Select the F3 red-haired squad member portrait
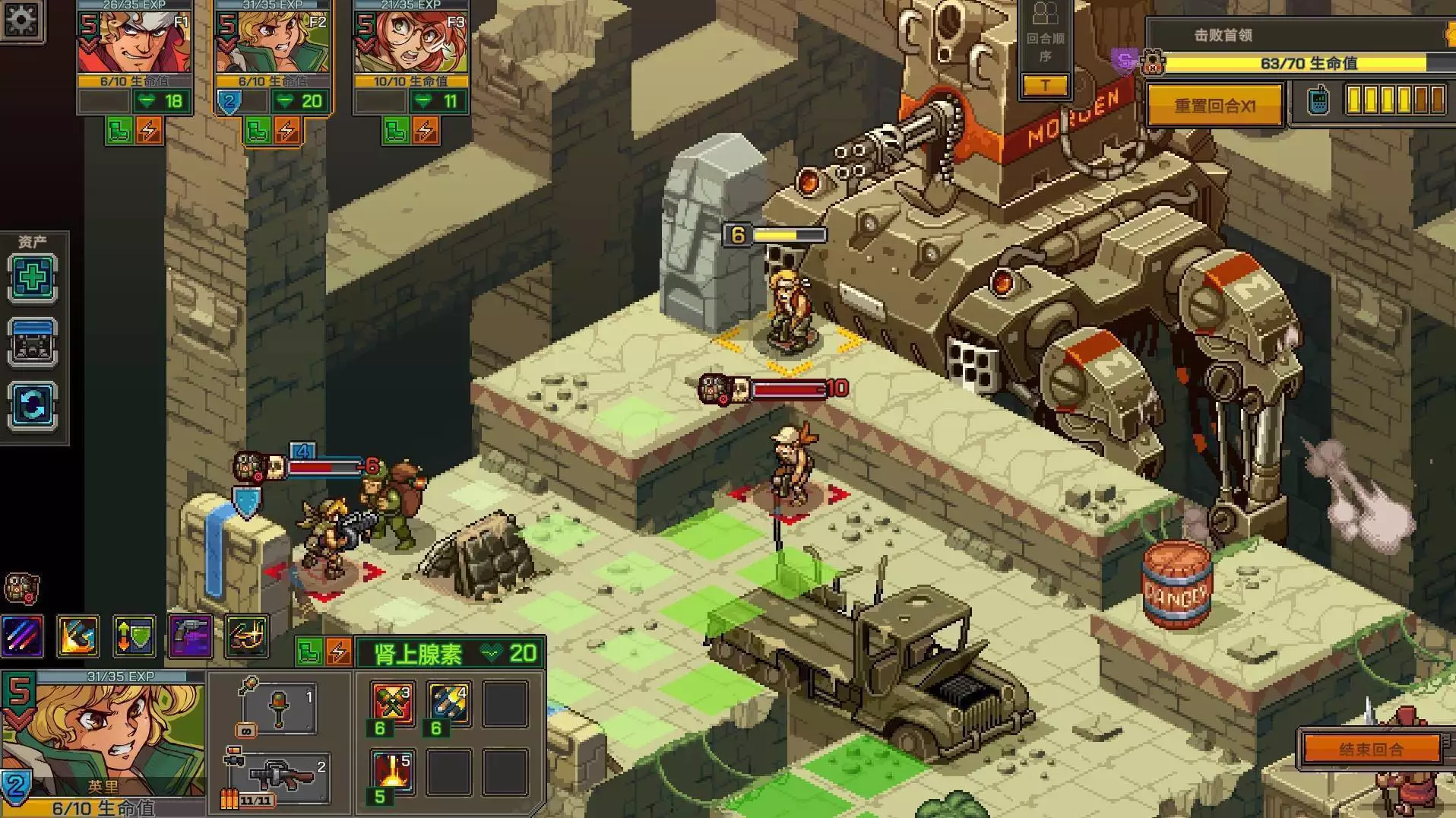The width and height of the screenshot is (1456, 818). click(411, 43)
